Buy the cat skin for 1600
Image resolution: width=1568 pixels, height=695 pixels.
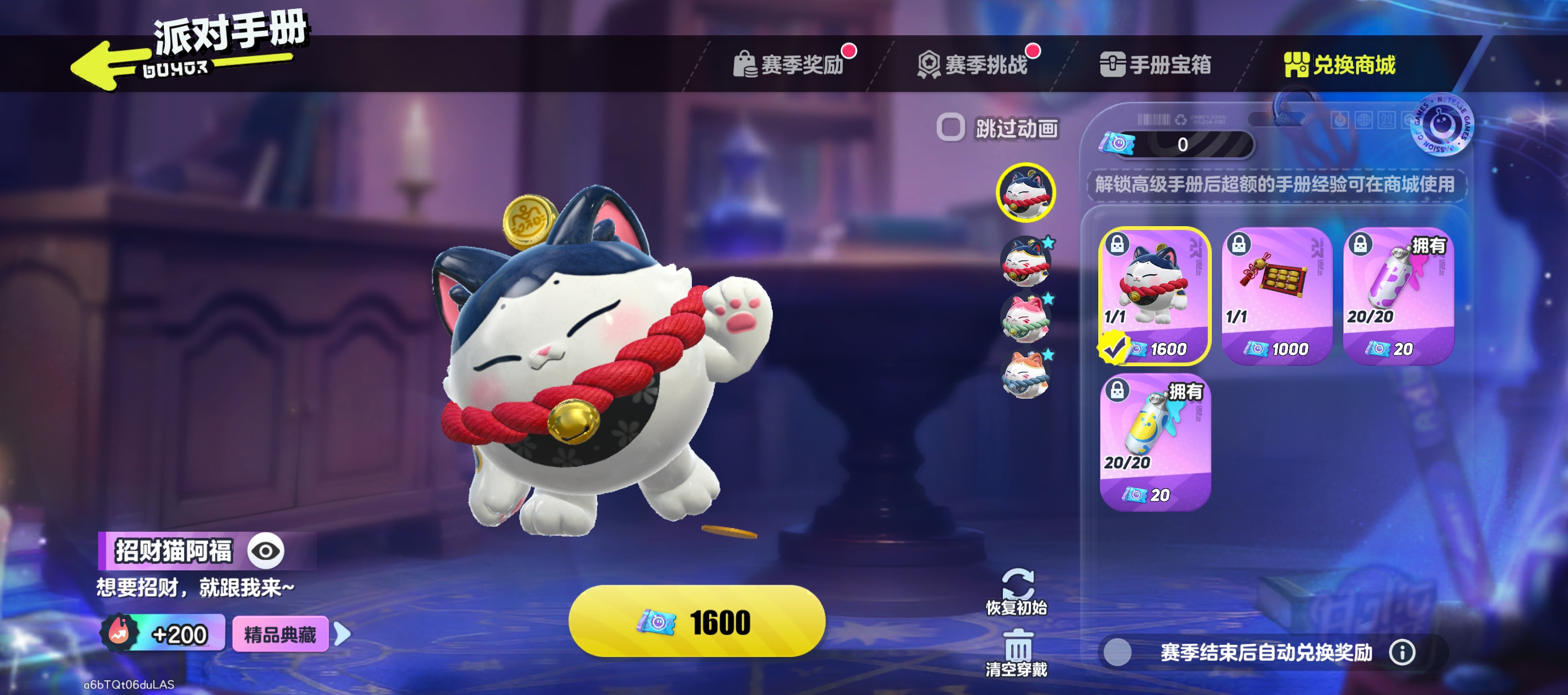coord(696,621)
